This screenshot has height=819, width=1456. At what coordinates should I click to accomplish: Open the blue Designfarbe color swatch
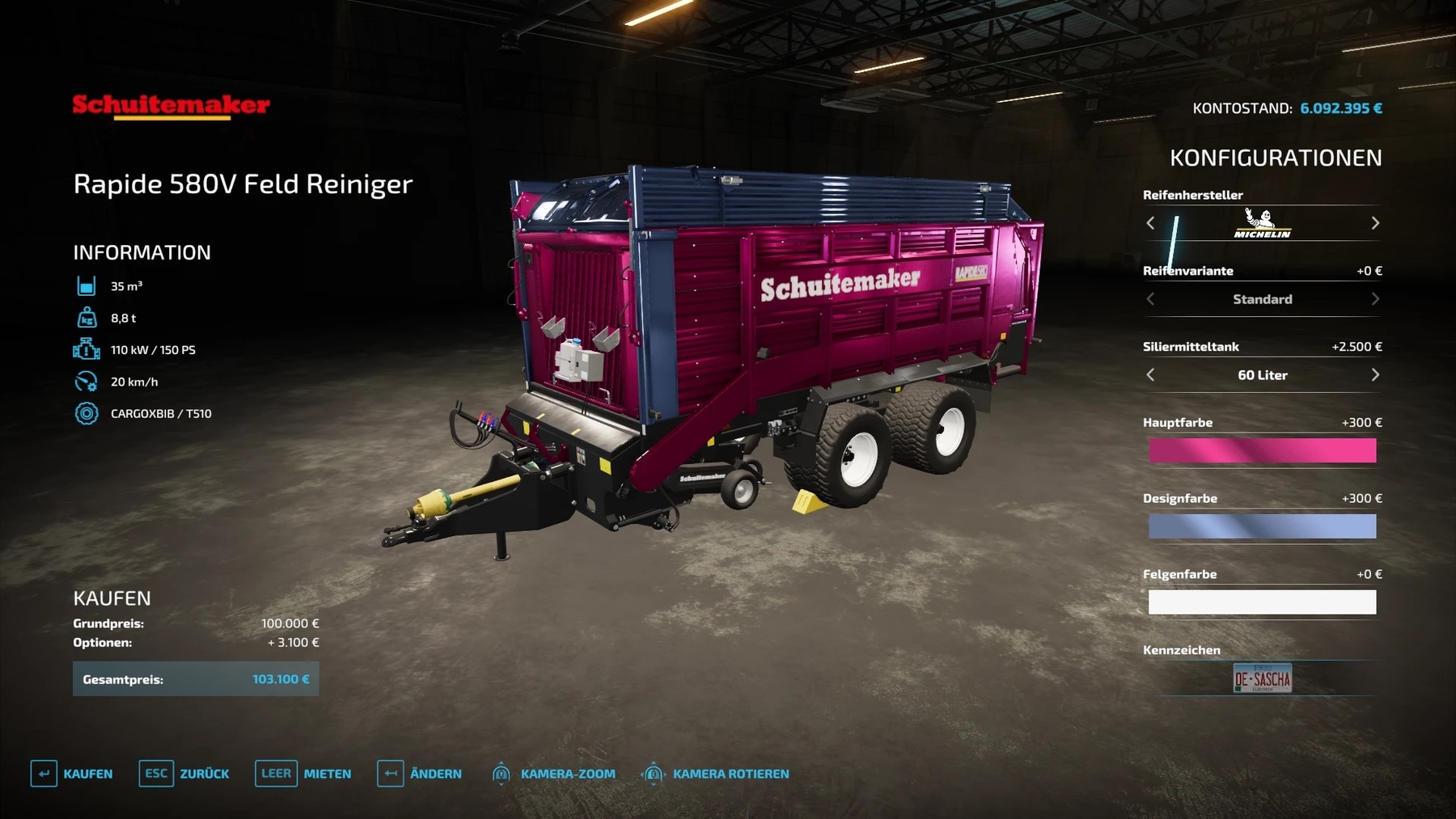(1262, 526)
